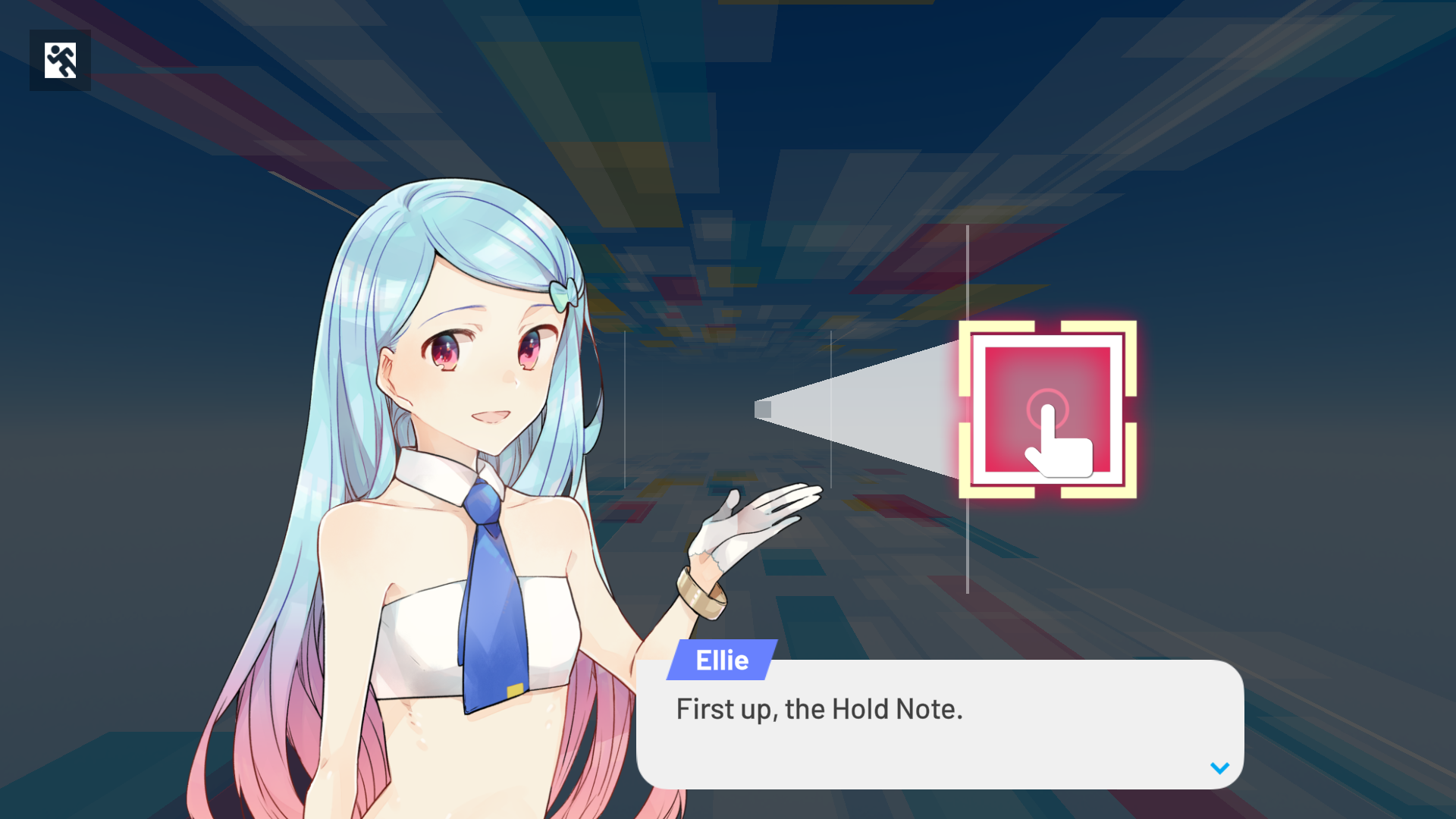The width and height of the screenshot is (1456, 819).
Task: Click the dialogue box to continue the tutorial
Action: 940,724
